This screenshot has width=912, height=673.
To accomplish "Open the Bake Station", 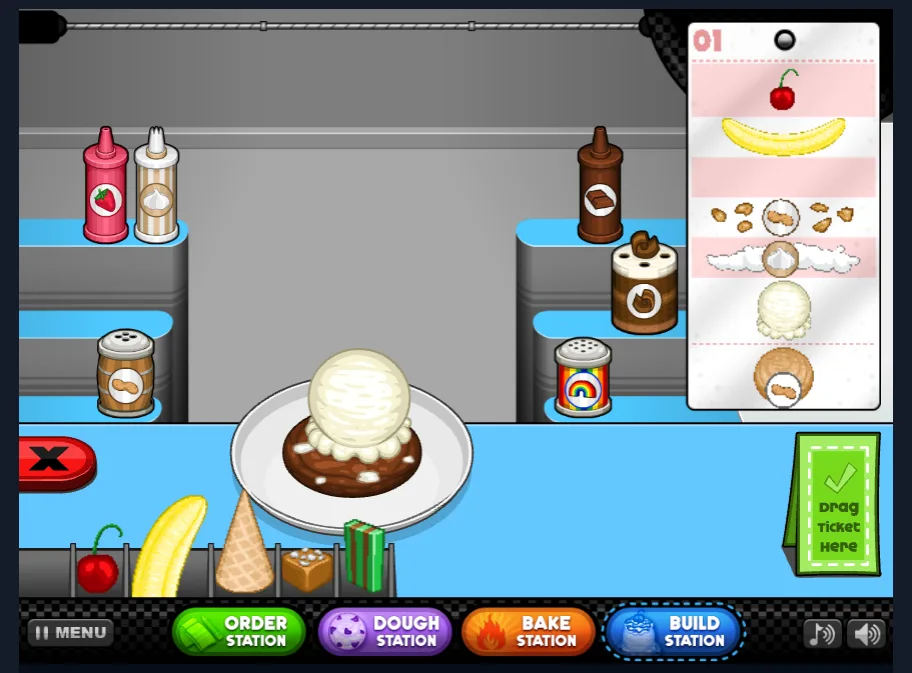I will pyautogui.click(x=528, y=632).
